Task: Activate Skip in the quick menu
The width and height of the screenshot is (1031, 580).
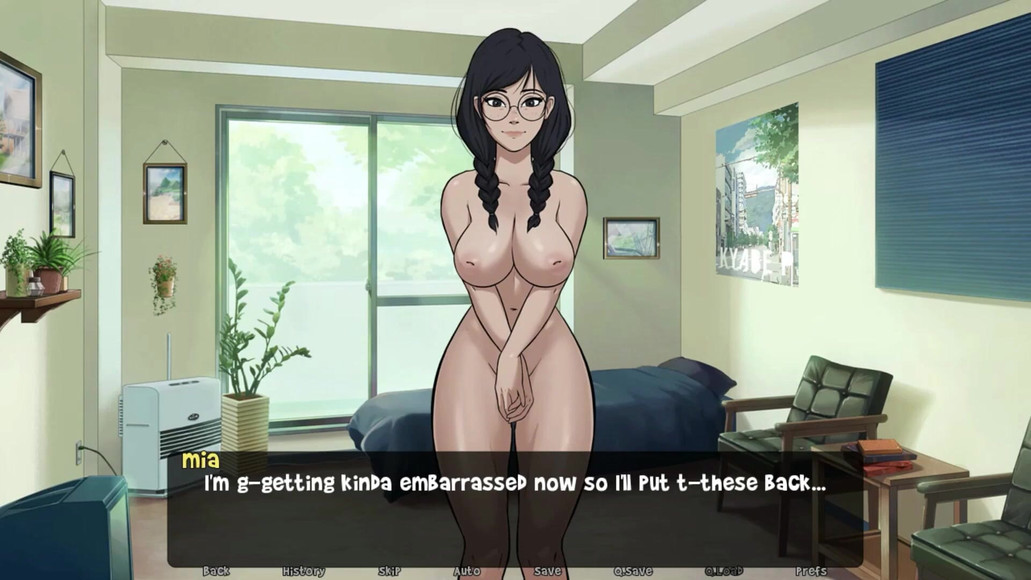Action: 389,571
